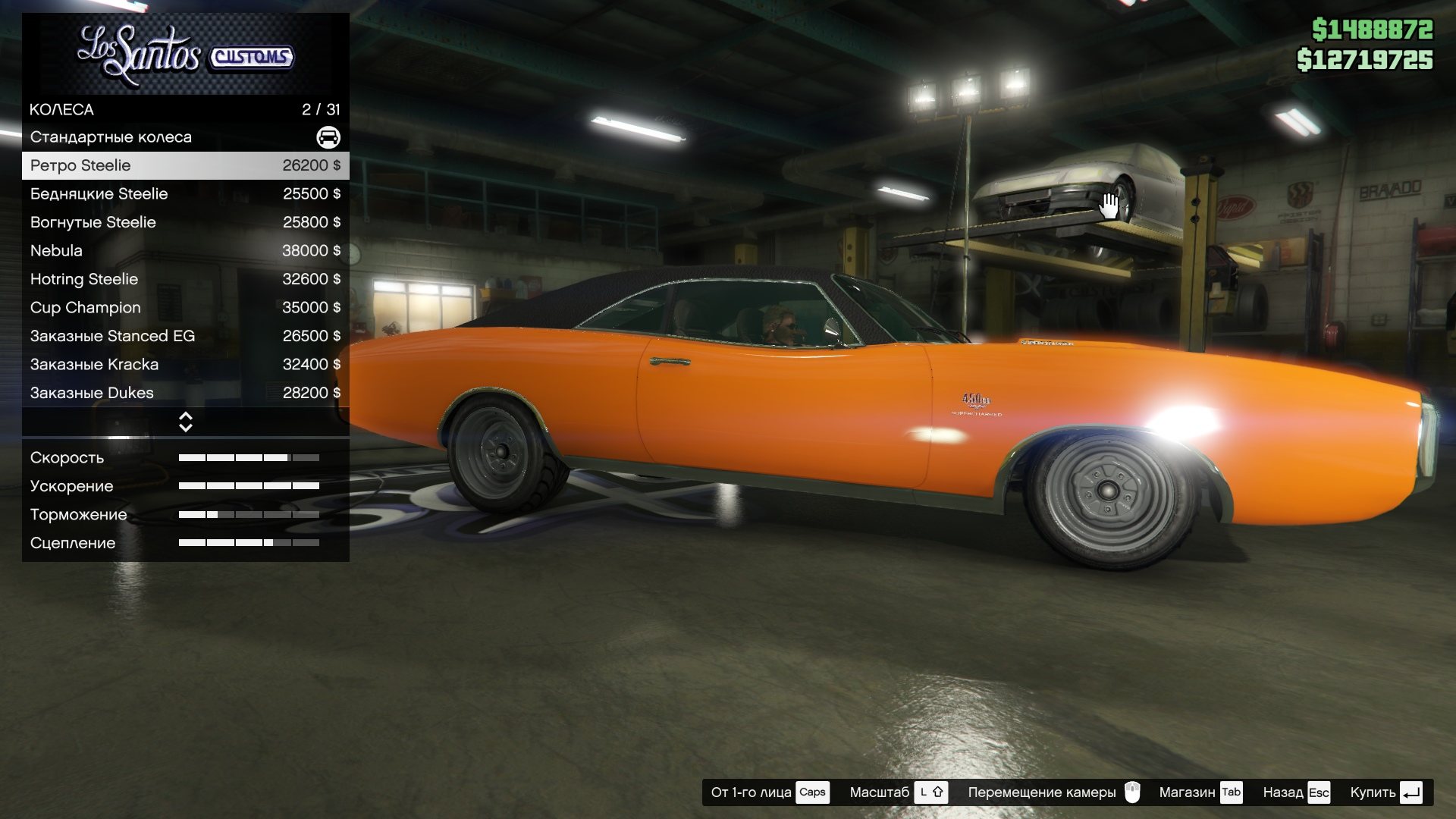Go back with the Назад button
This screenshot has width=1456, height=819.
click(1296, 792)
